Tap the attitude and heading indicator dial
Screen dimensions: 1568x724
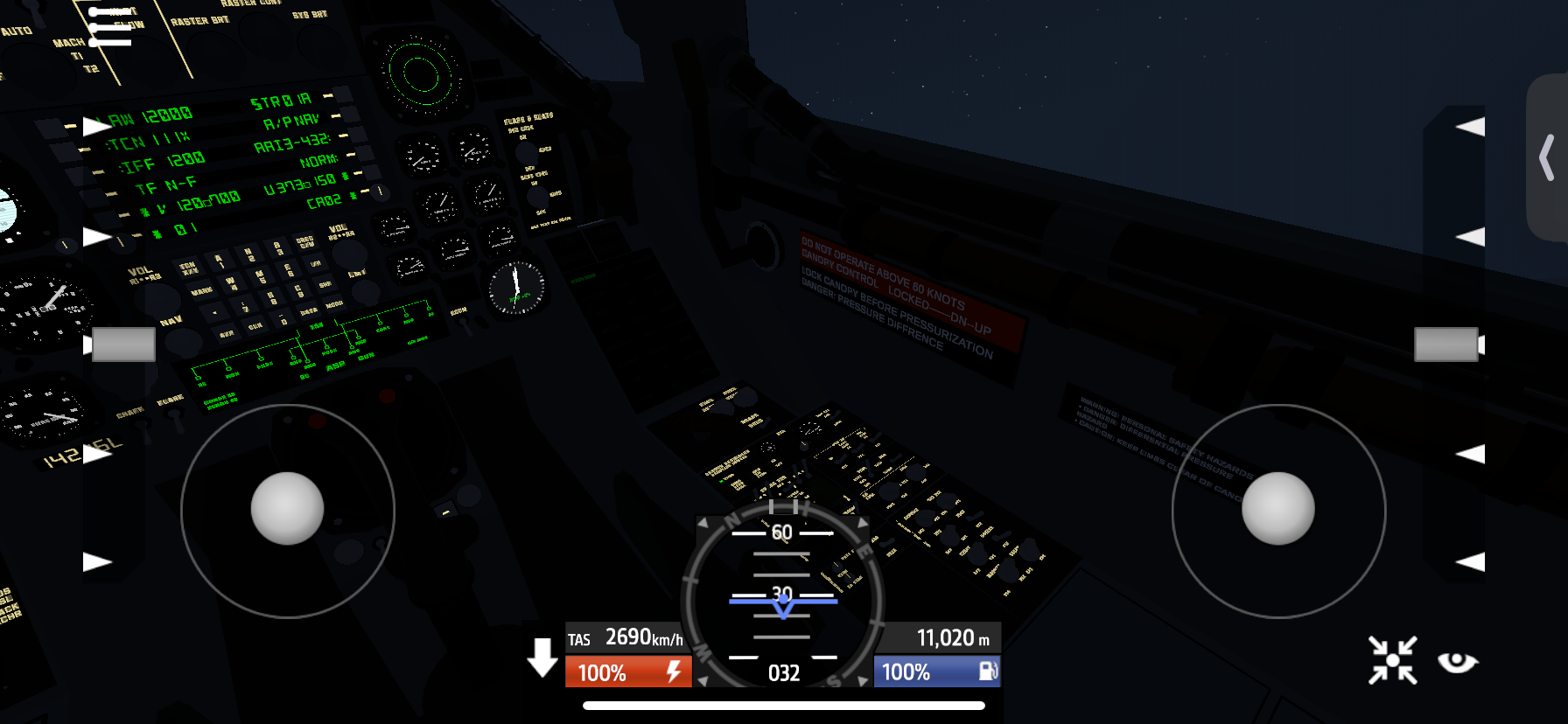click(x=783, y=595)
